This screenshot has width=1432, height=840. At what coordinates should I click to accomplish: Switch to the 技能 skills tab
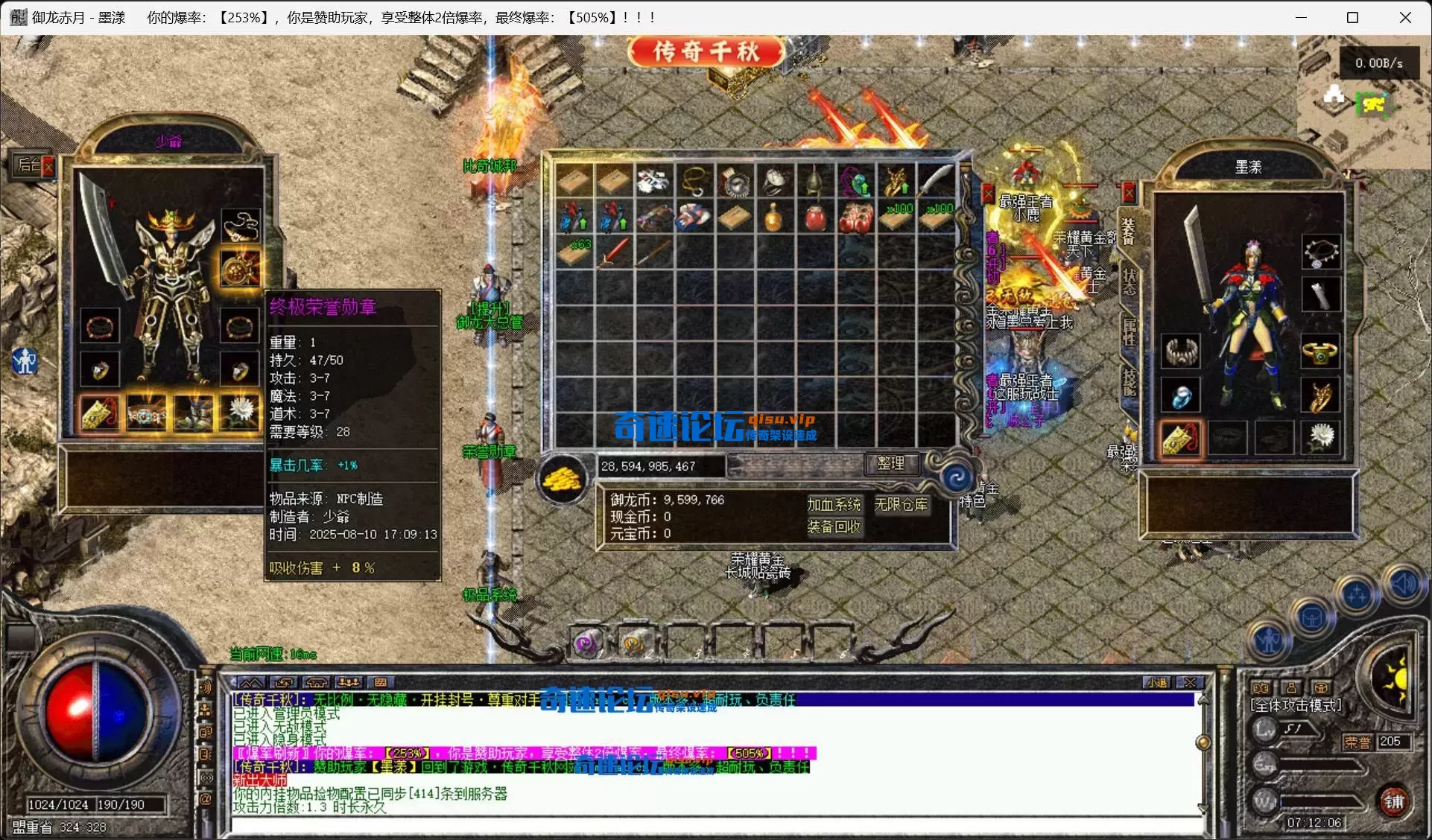pos(1130,381)
